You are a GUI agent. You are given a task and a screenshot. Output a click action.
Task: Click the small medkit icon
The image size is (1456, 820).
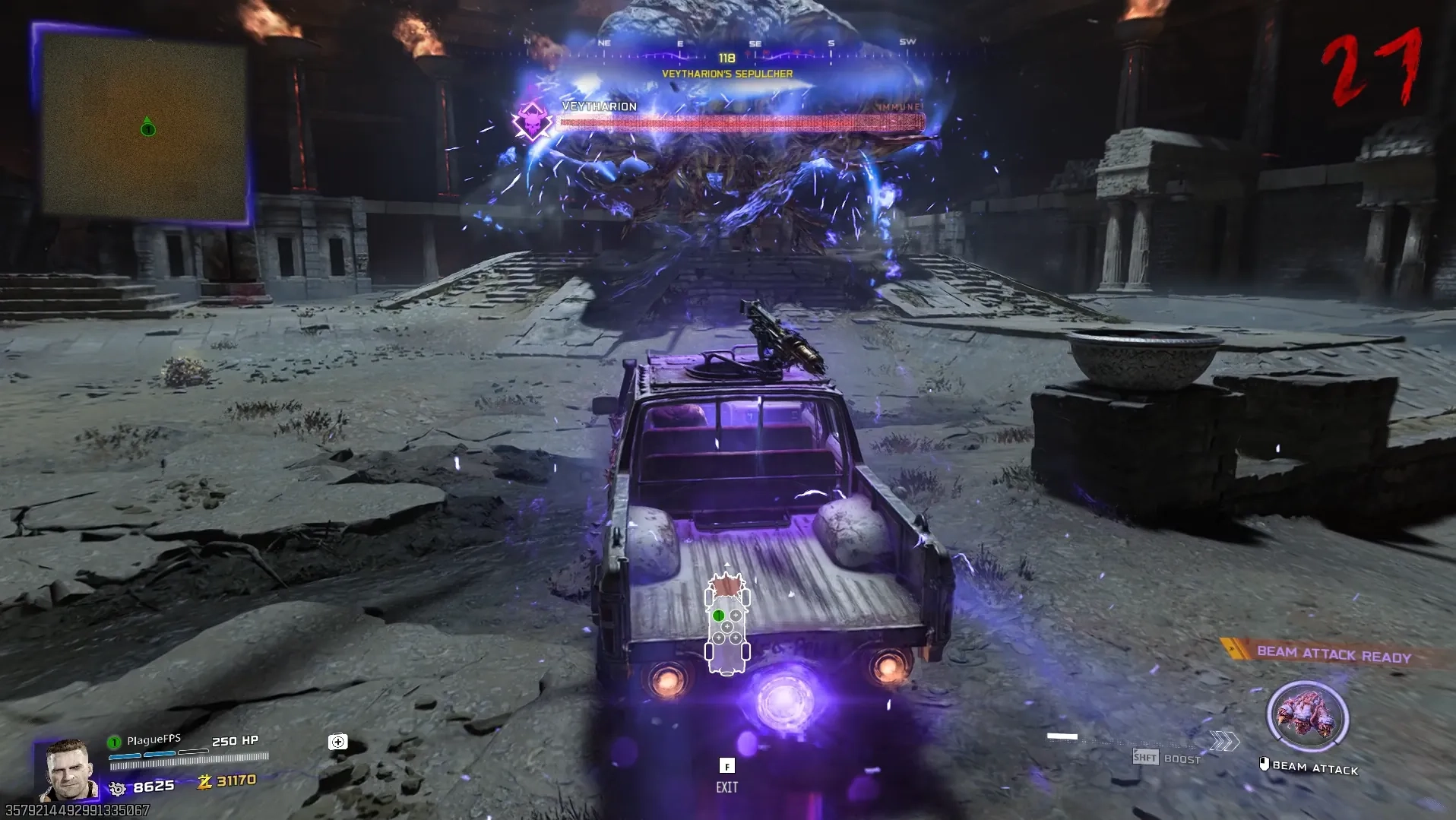coord(338,742)
